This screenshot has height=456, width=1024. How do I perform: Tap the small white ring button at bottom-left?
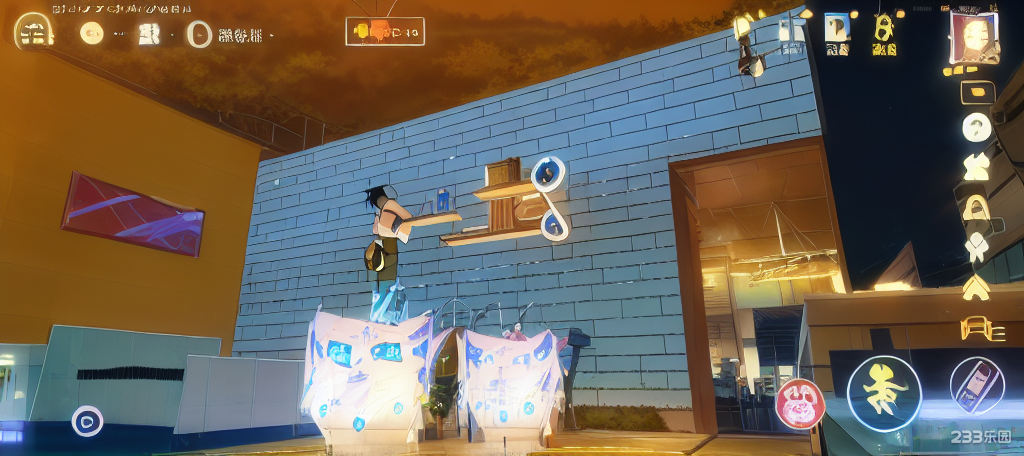pos(87,421)
